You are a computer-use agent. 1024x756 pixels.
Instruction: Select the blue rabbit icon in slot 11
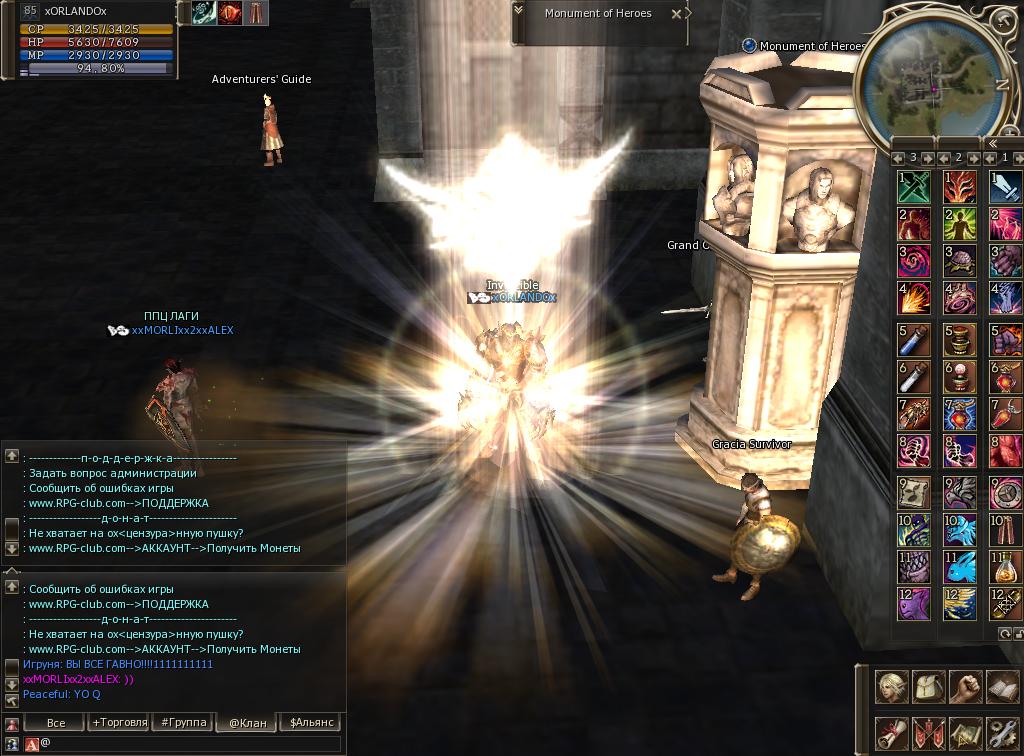click(960, 567)
